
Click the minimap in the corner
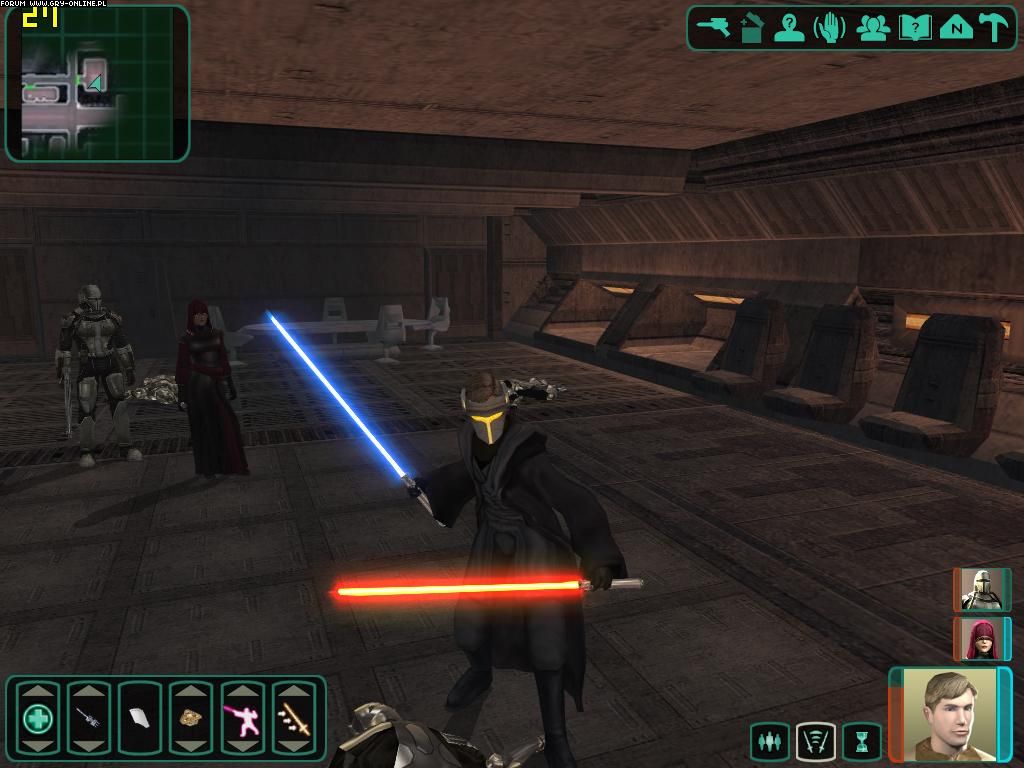(97, 84)
